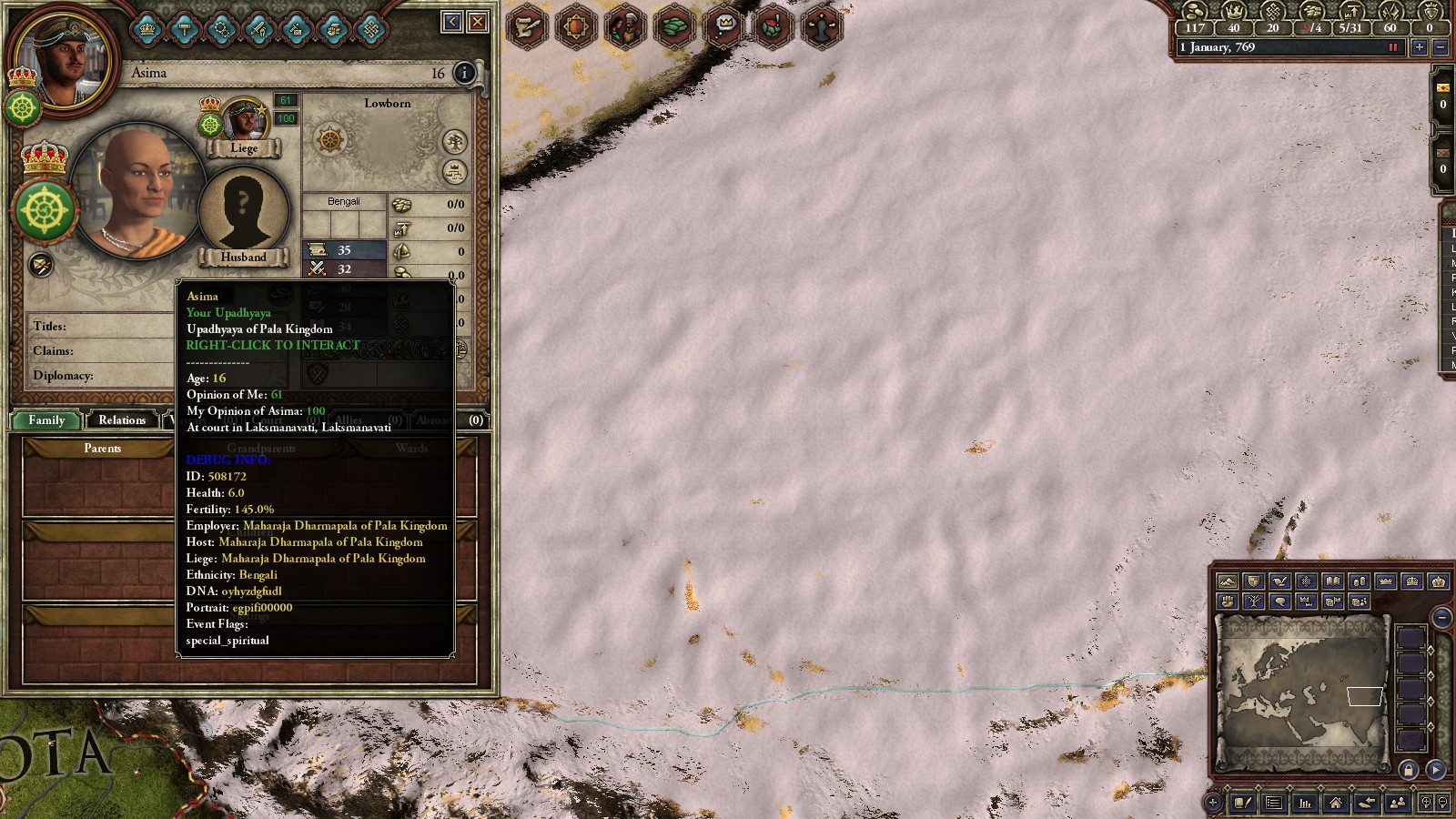Viewport: 1456px width, 819px height.
Task: Open the Family tab
Action: pos(46,420)
